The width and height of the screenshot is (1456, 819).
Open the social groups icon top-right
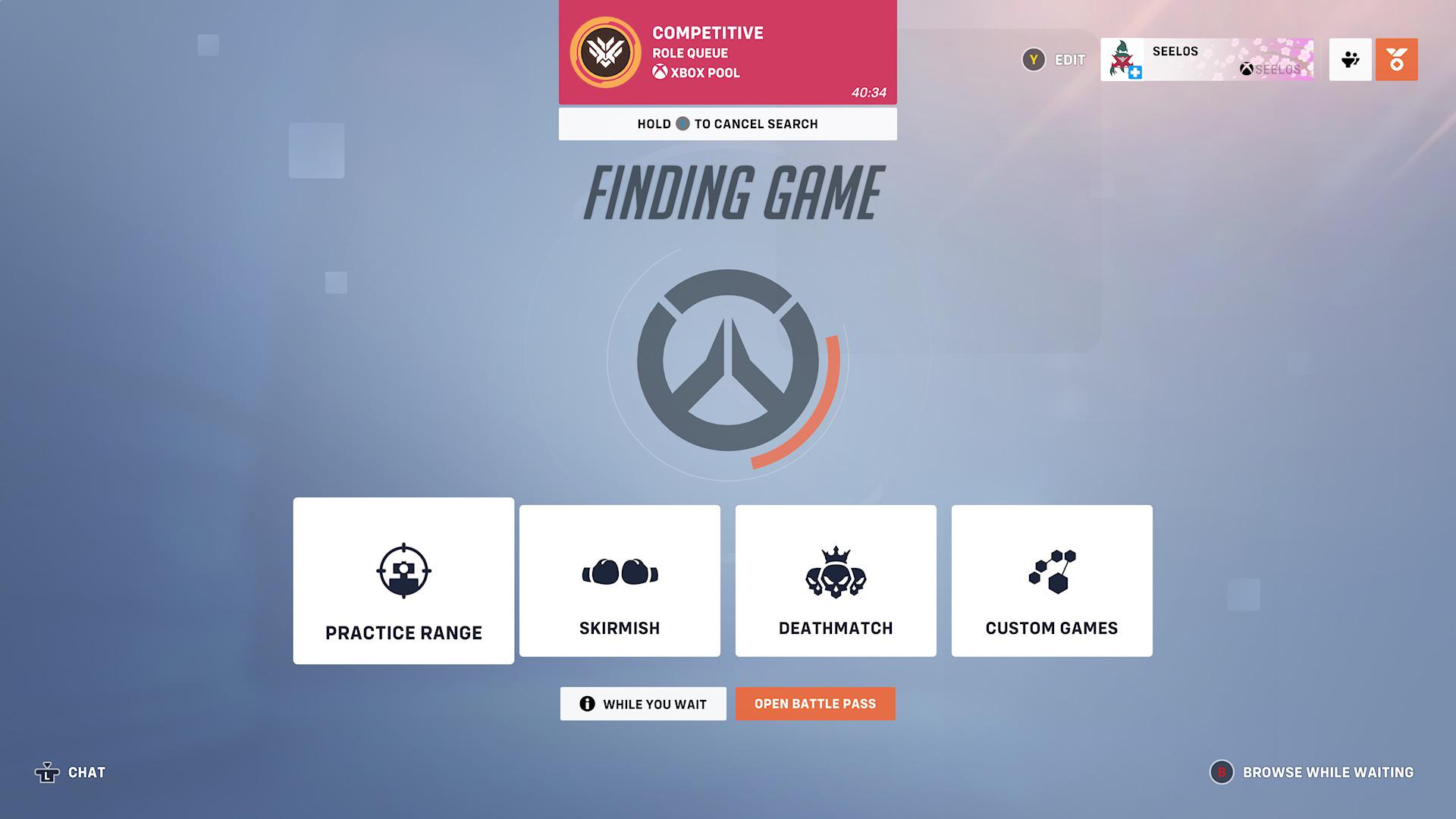point(1349,59)
